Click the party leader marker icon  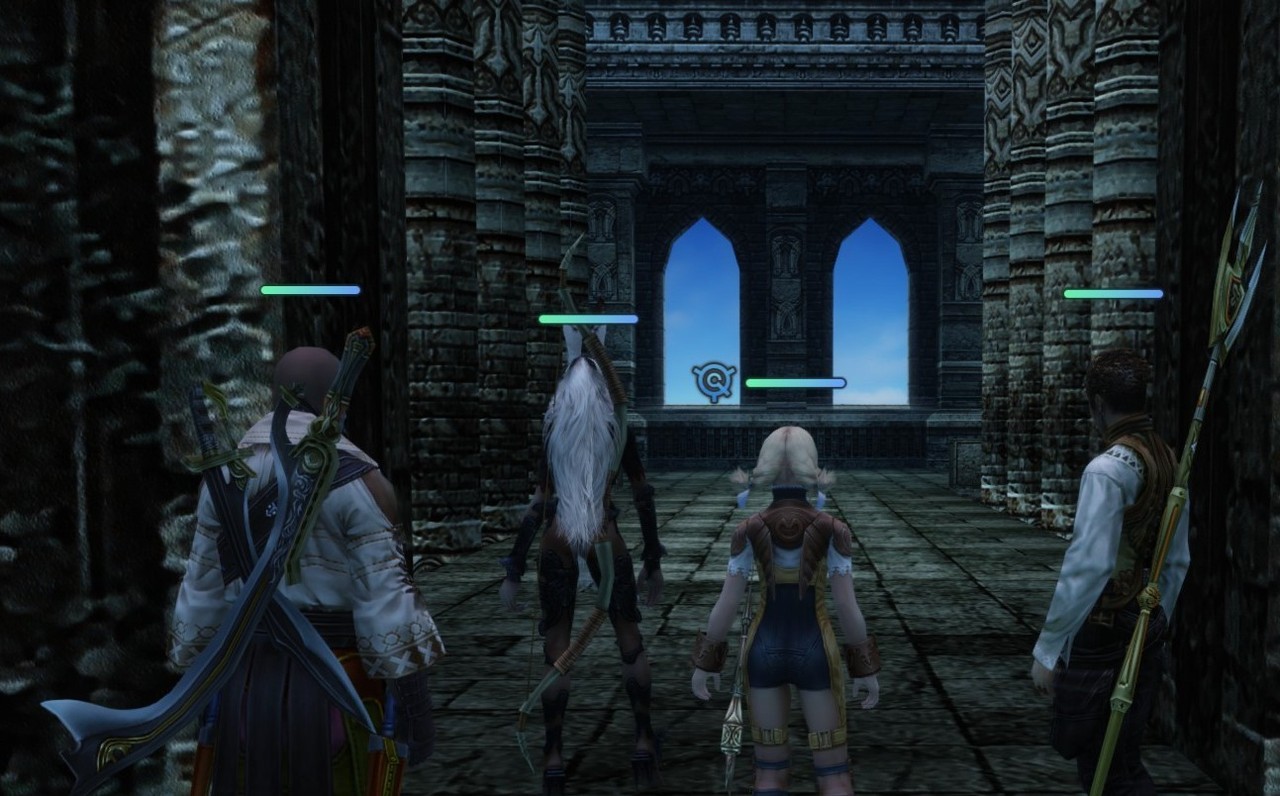(714, 382)
